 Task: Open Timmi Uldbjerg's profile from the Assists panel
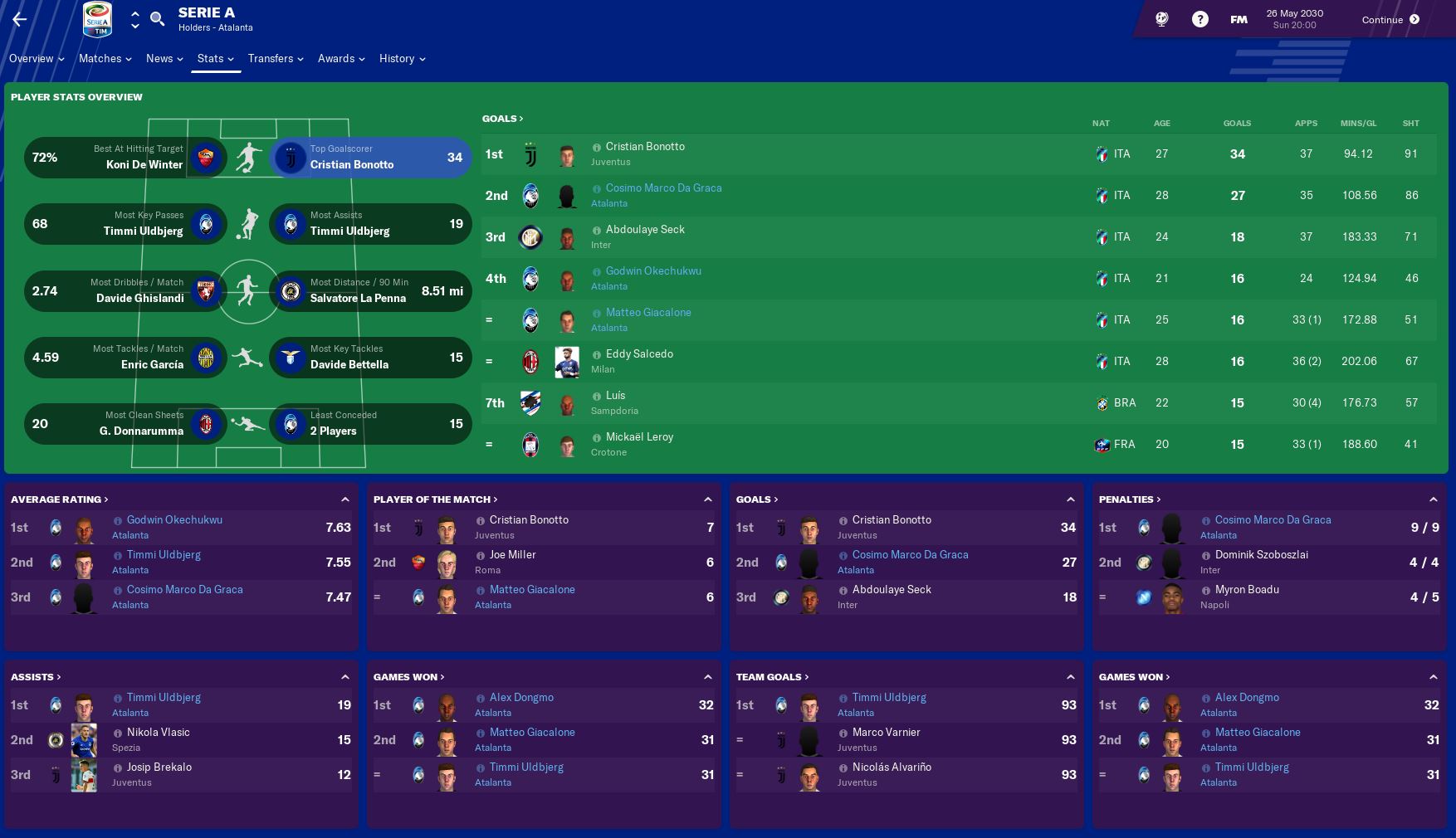click(162, 697)
